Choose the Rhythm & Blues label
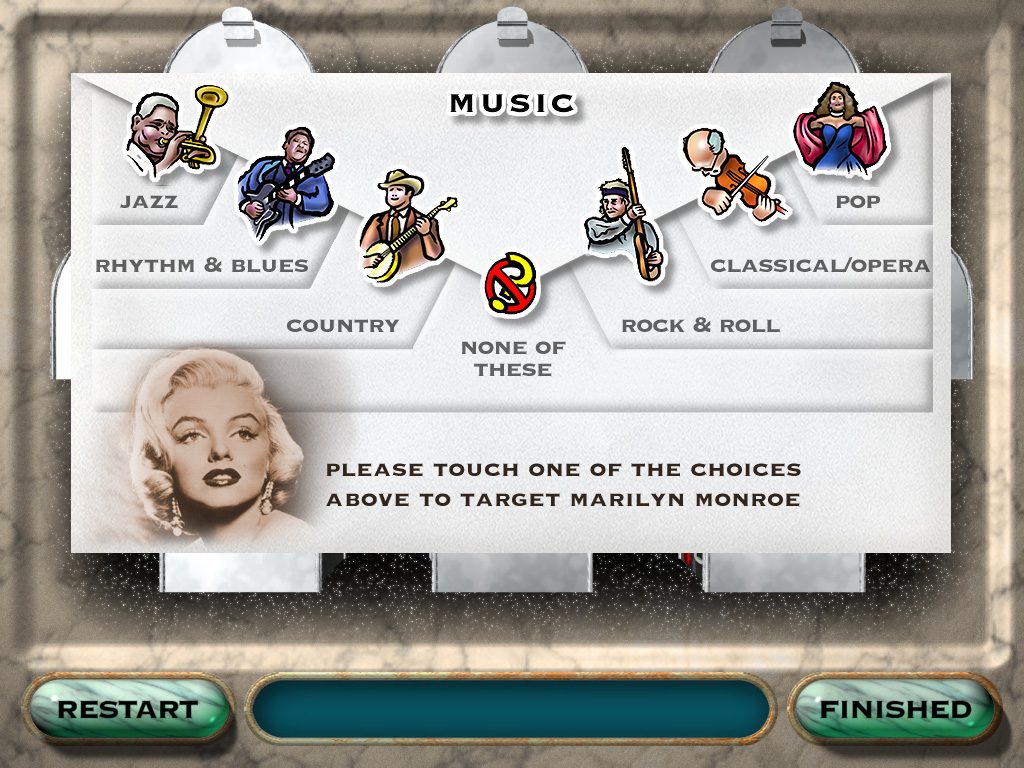The width and height of the screenshot is (1024, 768). click(202, 266)
